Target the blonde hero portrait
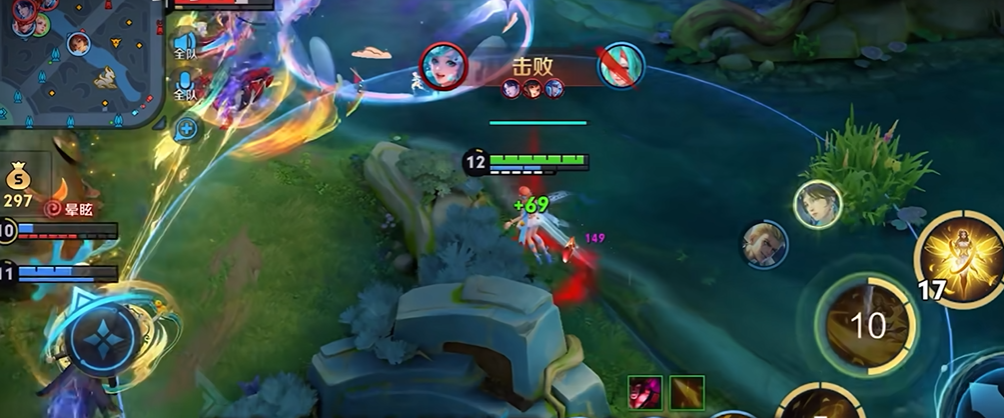The height and width of the screenshot is (418, 1004). point(765,244)
